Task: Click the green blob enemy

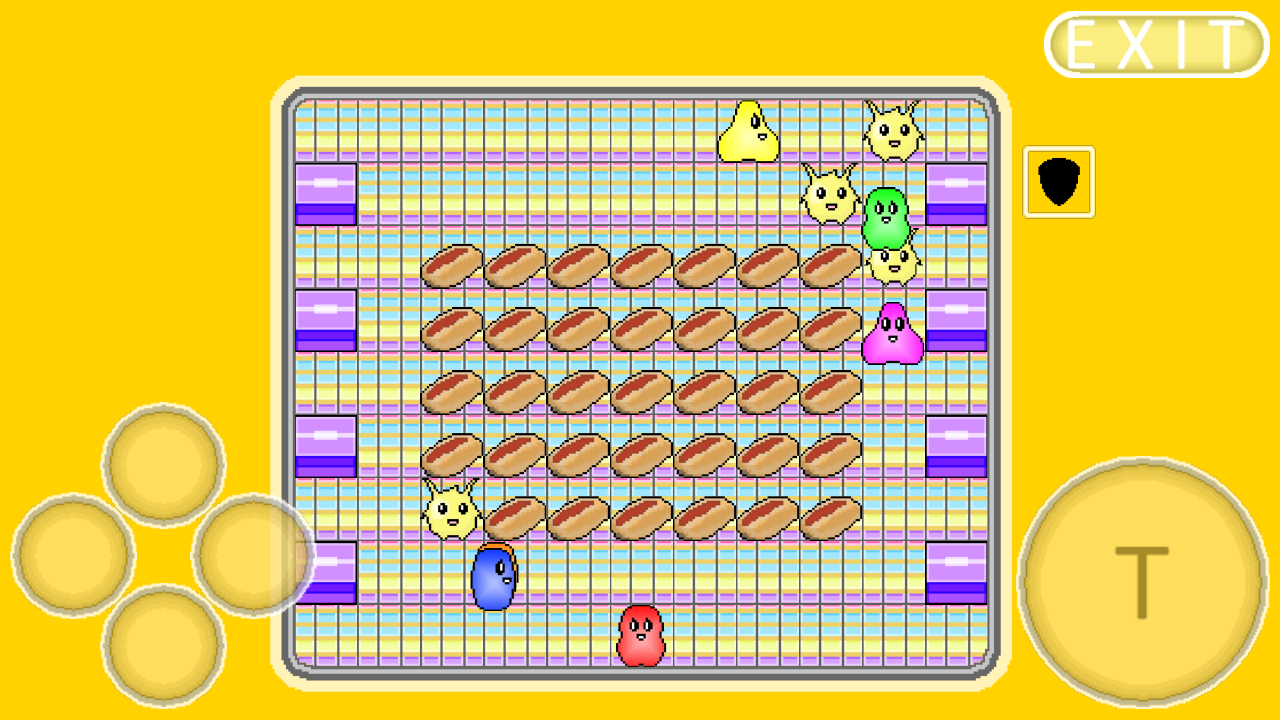Action: coord(886,214)
